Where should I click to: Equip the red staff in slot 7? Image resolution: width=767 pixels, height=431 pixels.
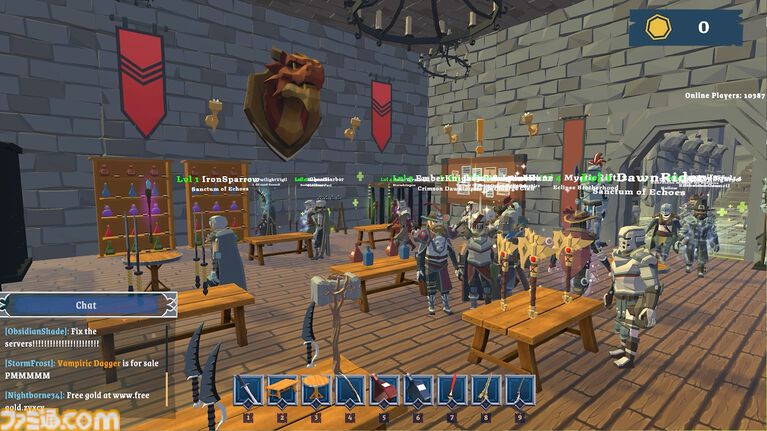click(452, 390)
